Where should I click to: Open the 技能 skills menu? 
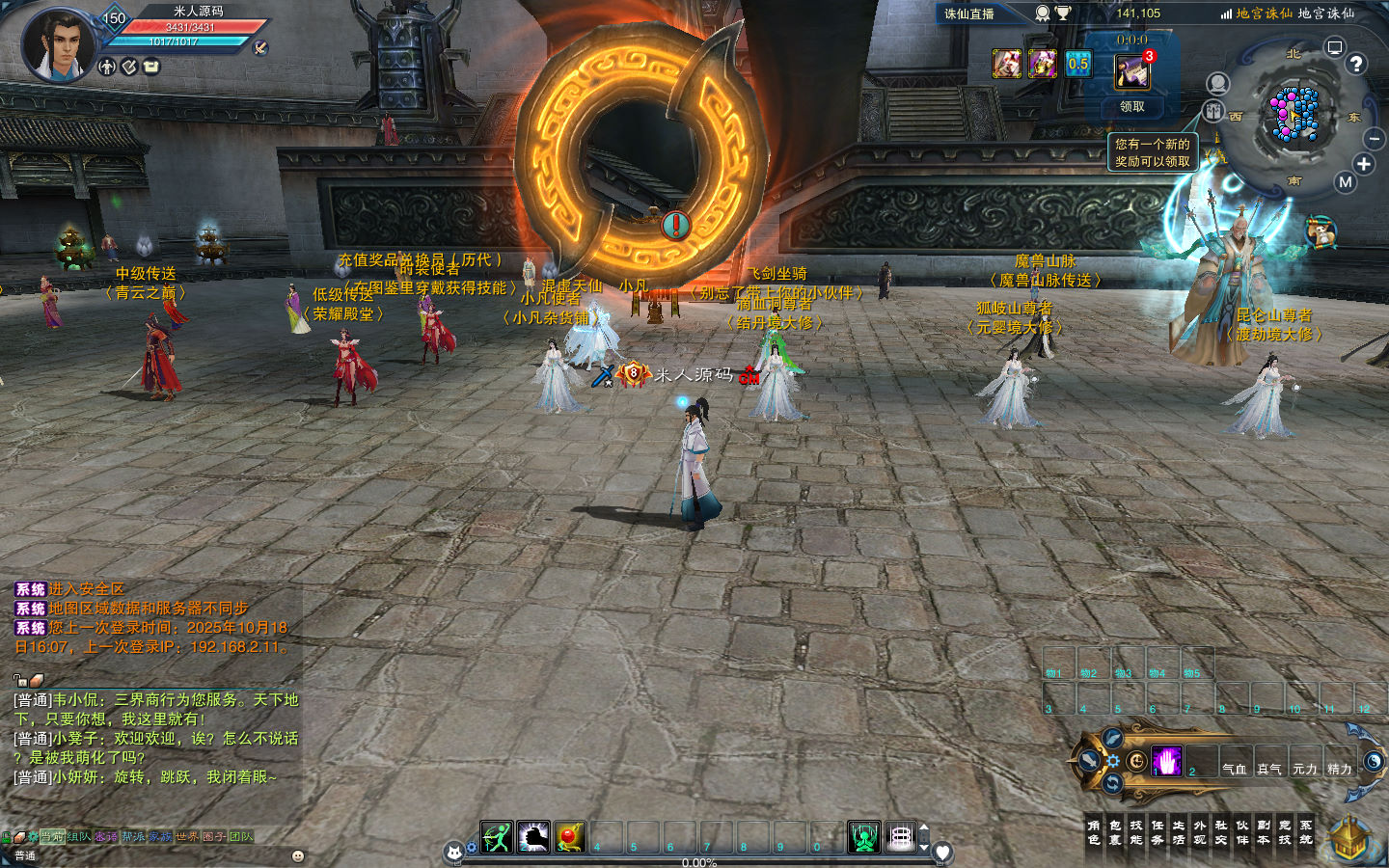1136,832
